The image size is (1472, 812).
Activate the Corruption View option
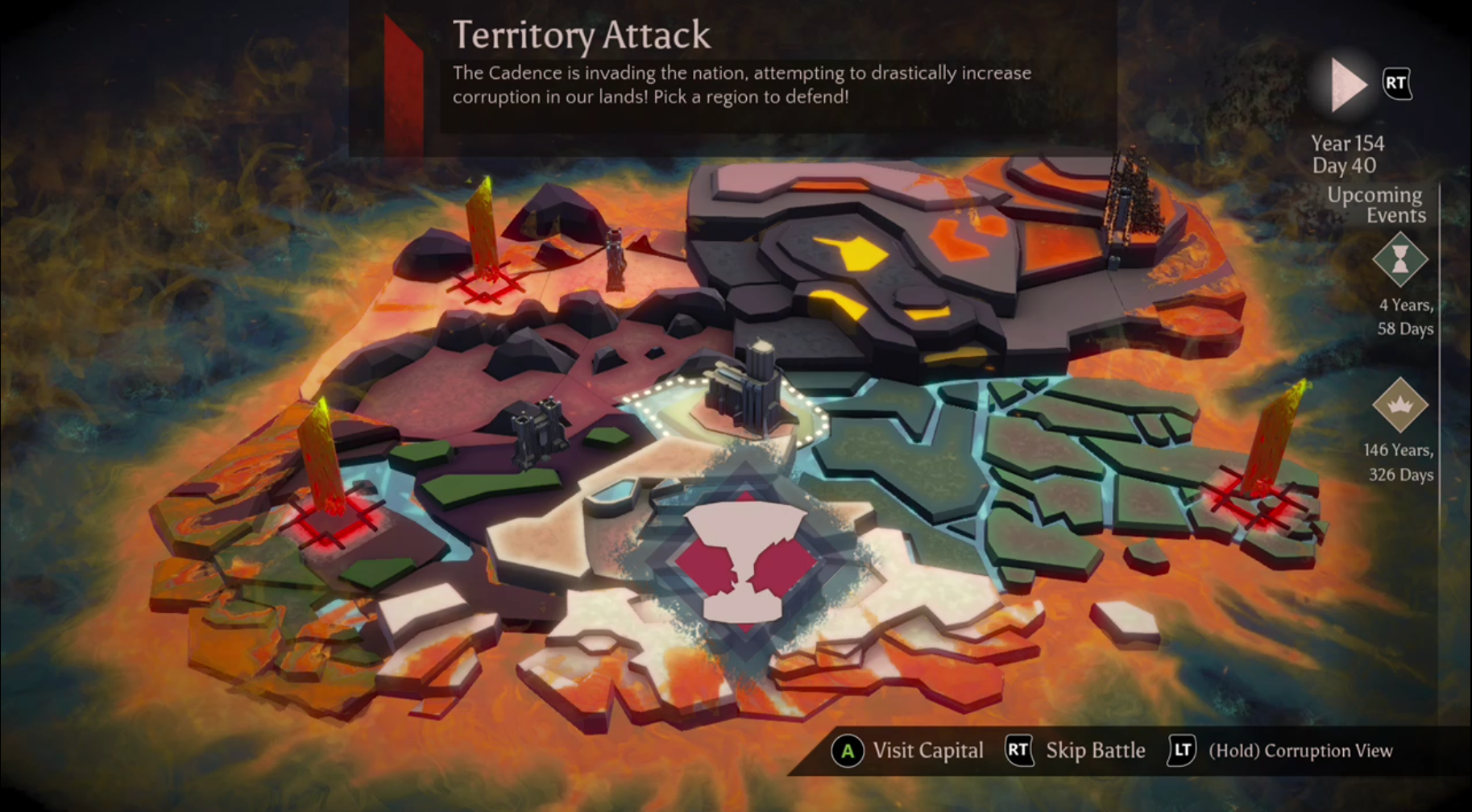[1281, 751]
